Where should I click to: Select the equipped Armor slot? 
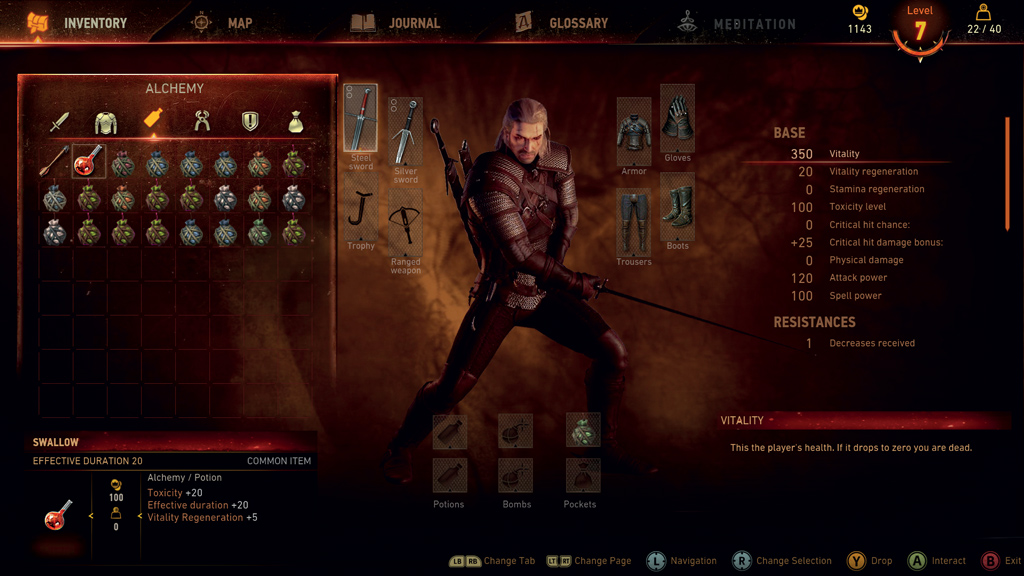(x=633, y=132)
